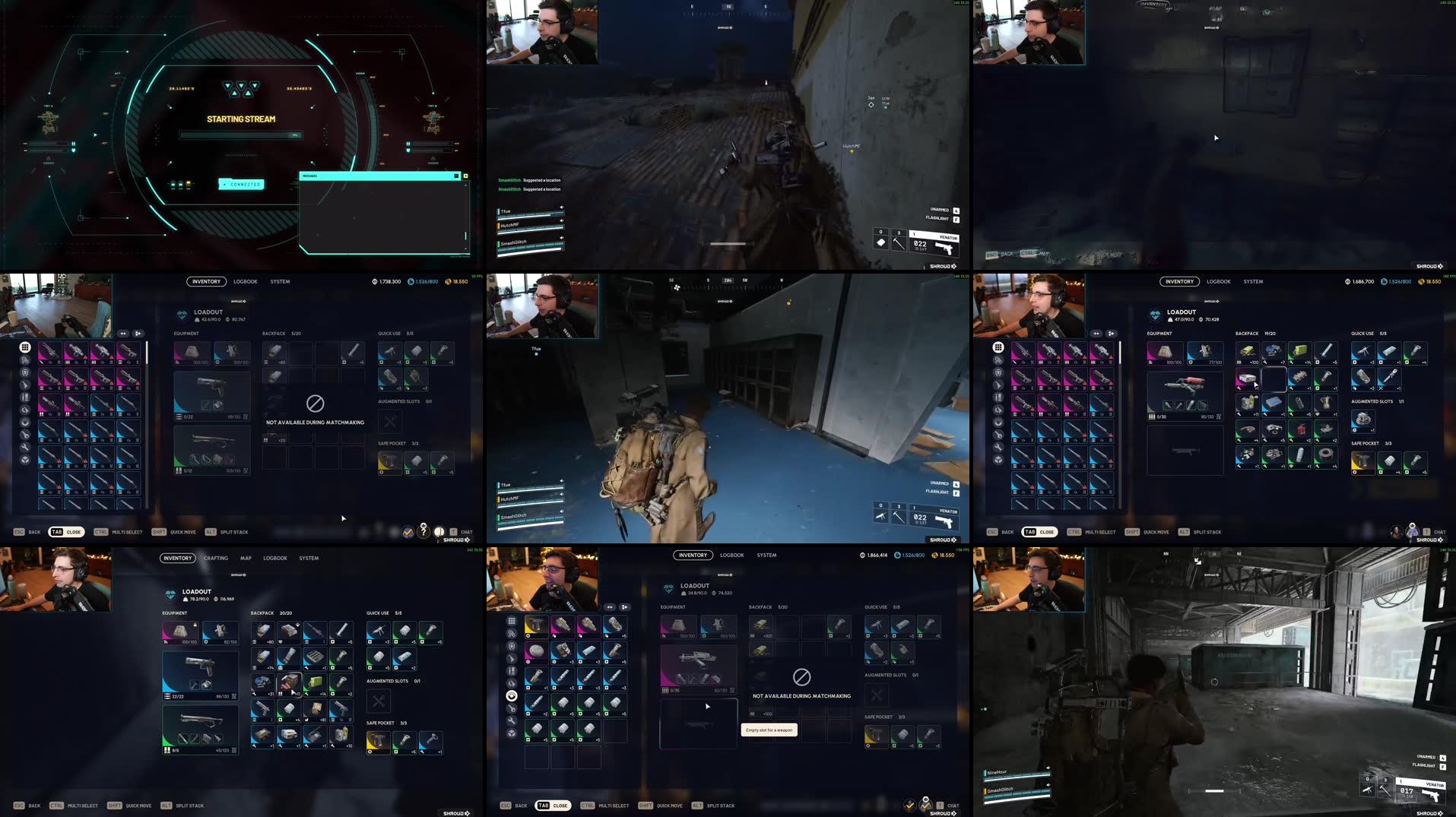Click the sort inventory double-arrow icon above the grid

tap(609, 607)
